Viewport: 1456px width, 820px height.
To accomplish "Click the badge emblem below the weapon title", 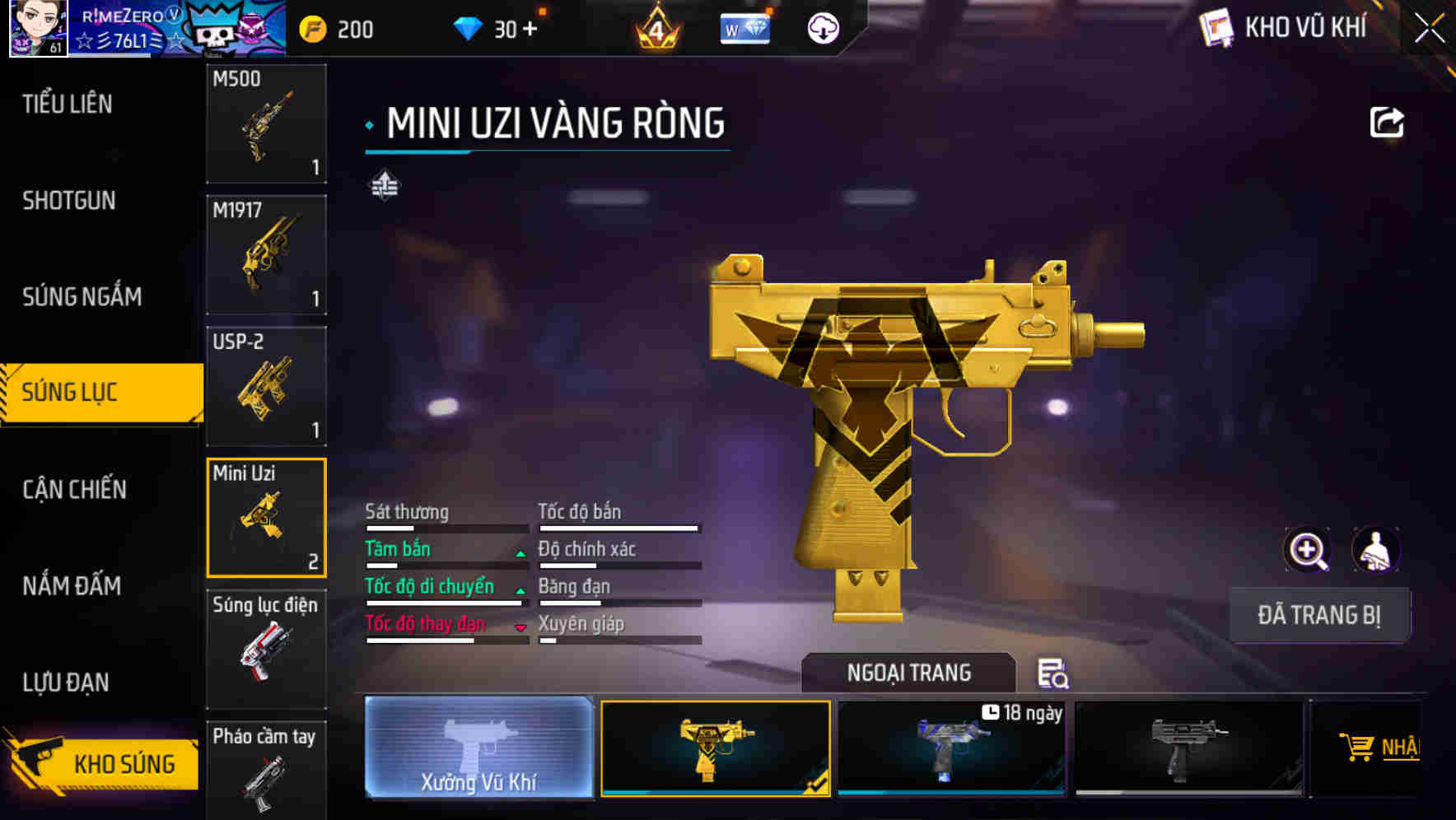I will 386,186.
